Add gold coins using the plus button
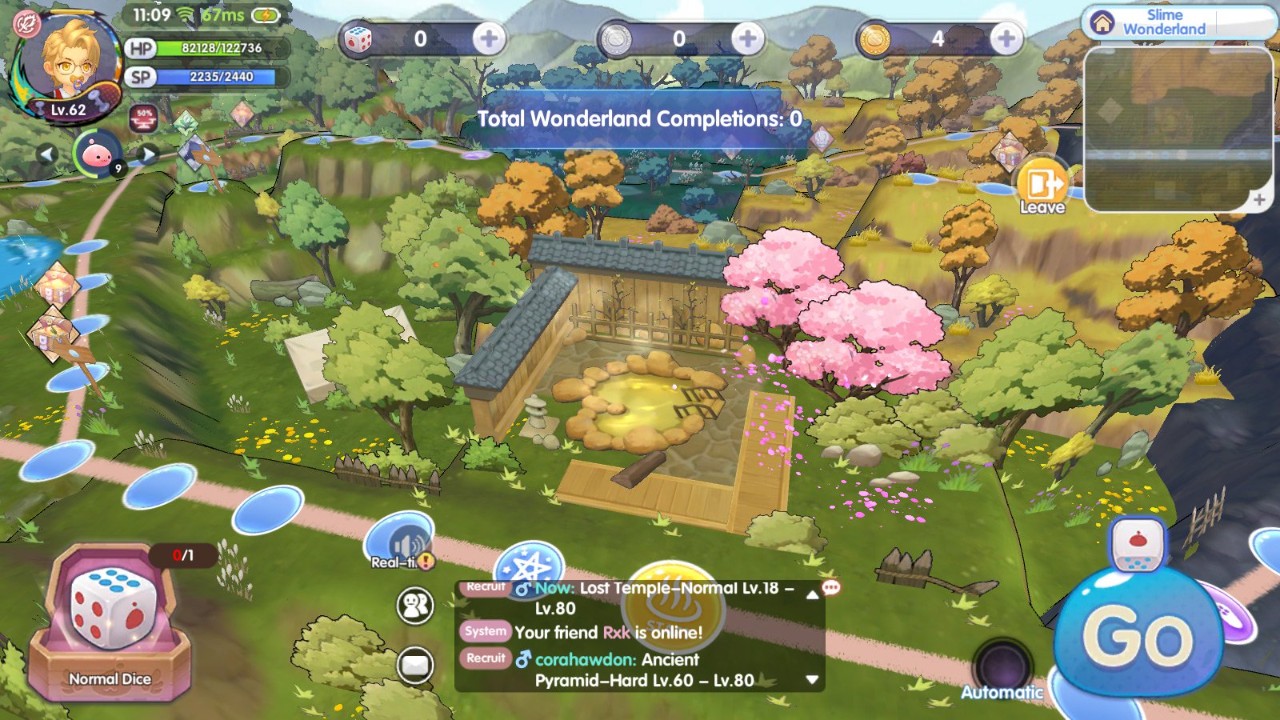Image resolution: width=1280 pixels, height=720 pixels. (x=1005, y=39)
